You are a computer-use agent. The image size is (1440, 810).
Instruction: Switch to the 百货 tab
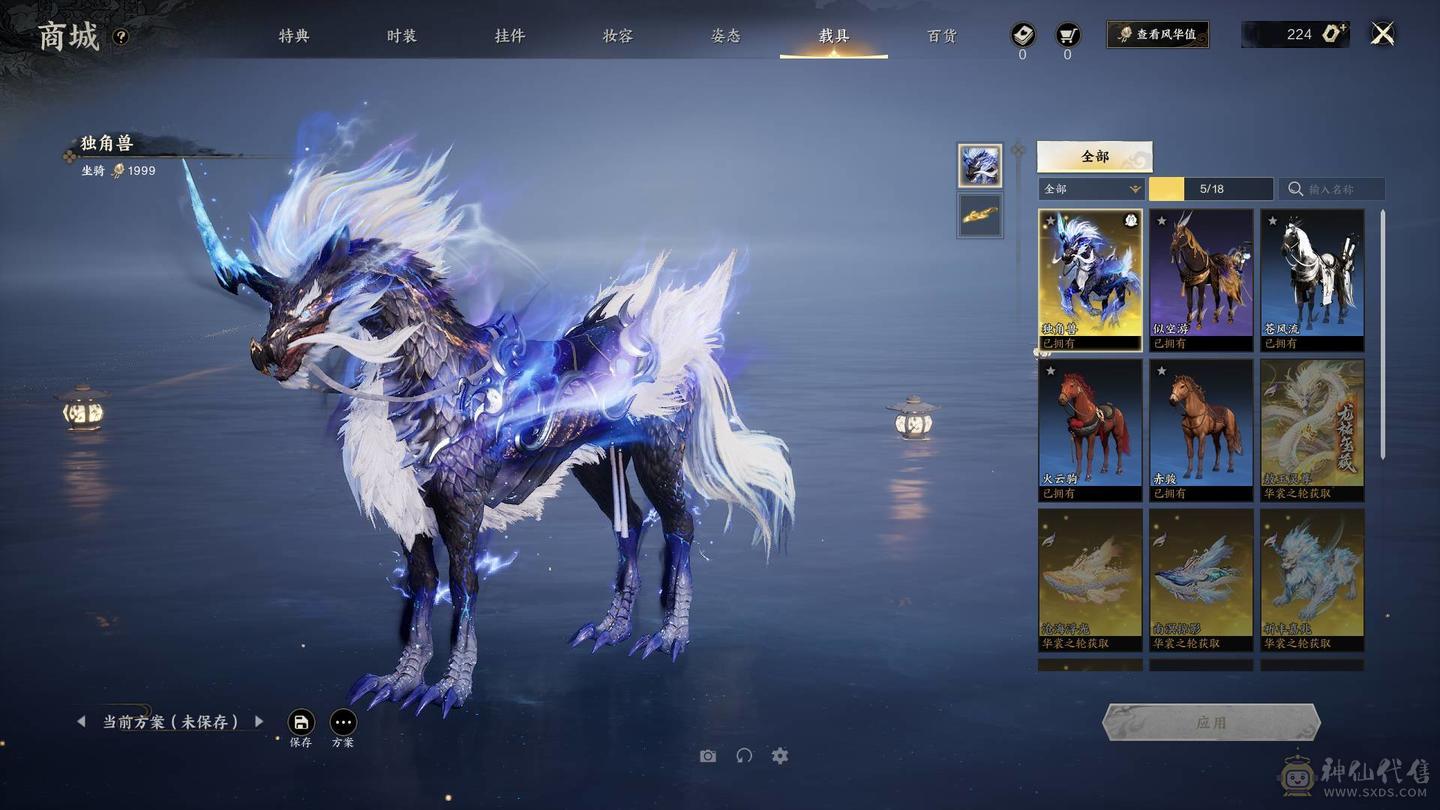pyautogui.click(x=942, y=36)
